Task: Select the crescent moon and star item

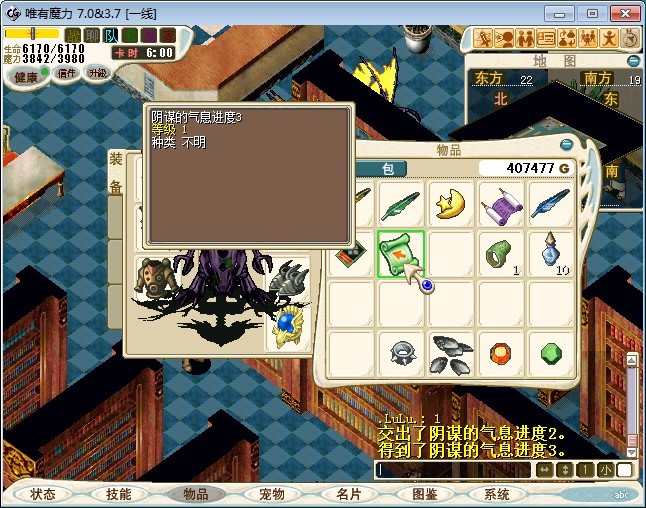Action: pos(452,204)
